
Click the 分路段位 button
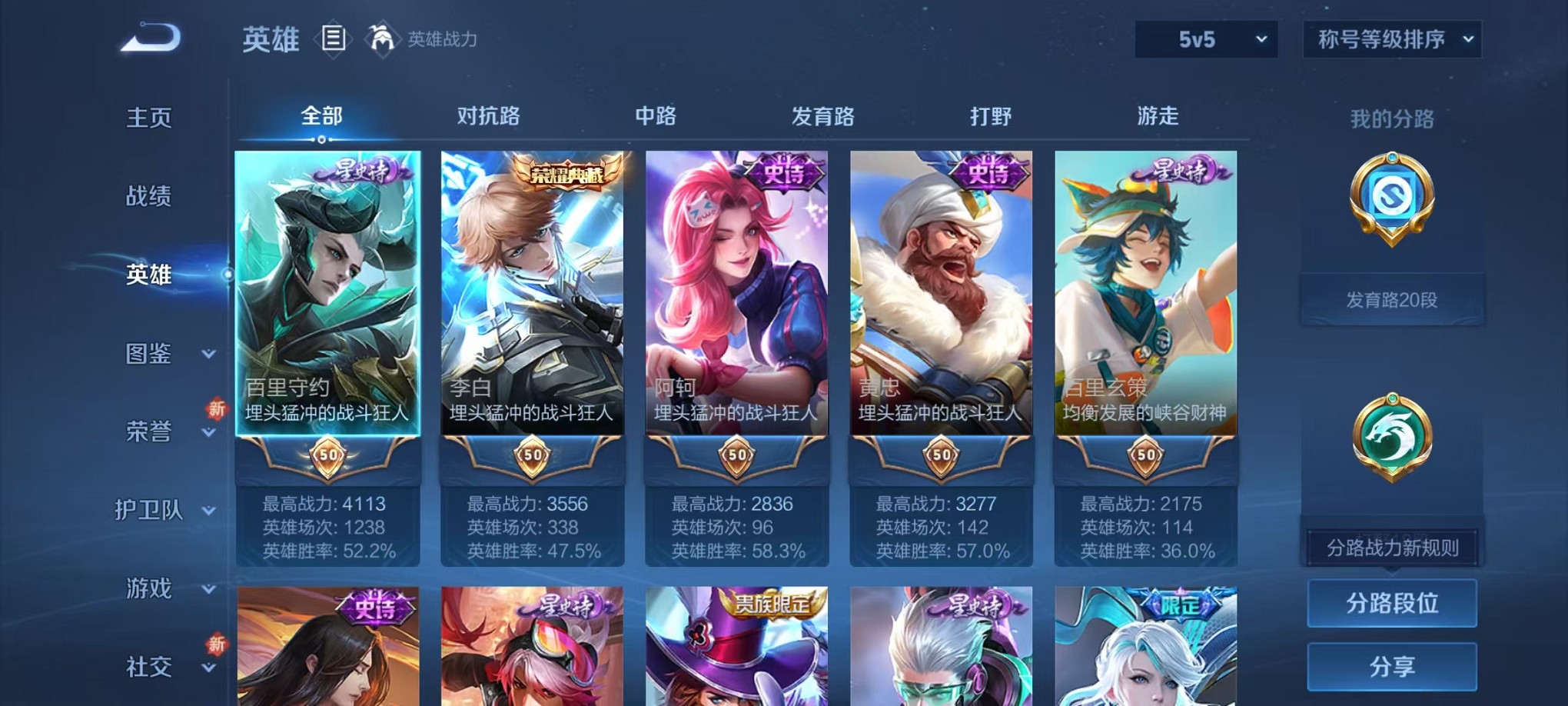click(x=1392, y=604)
